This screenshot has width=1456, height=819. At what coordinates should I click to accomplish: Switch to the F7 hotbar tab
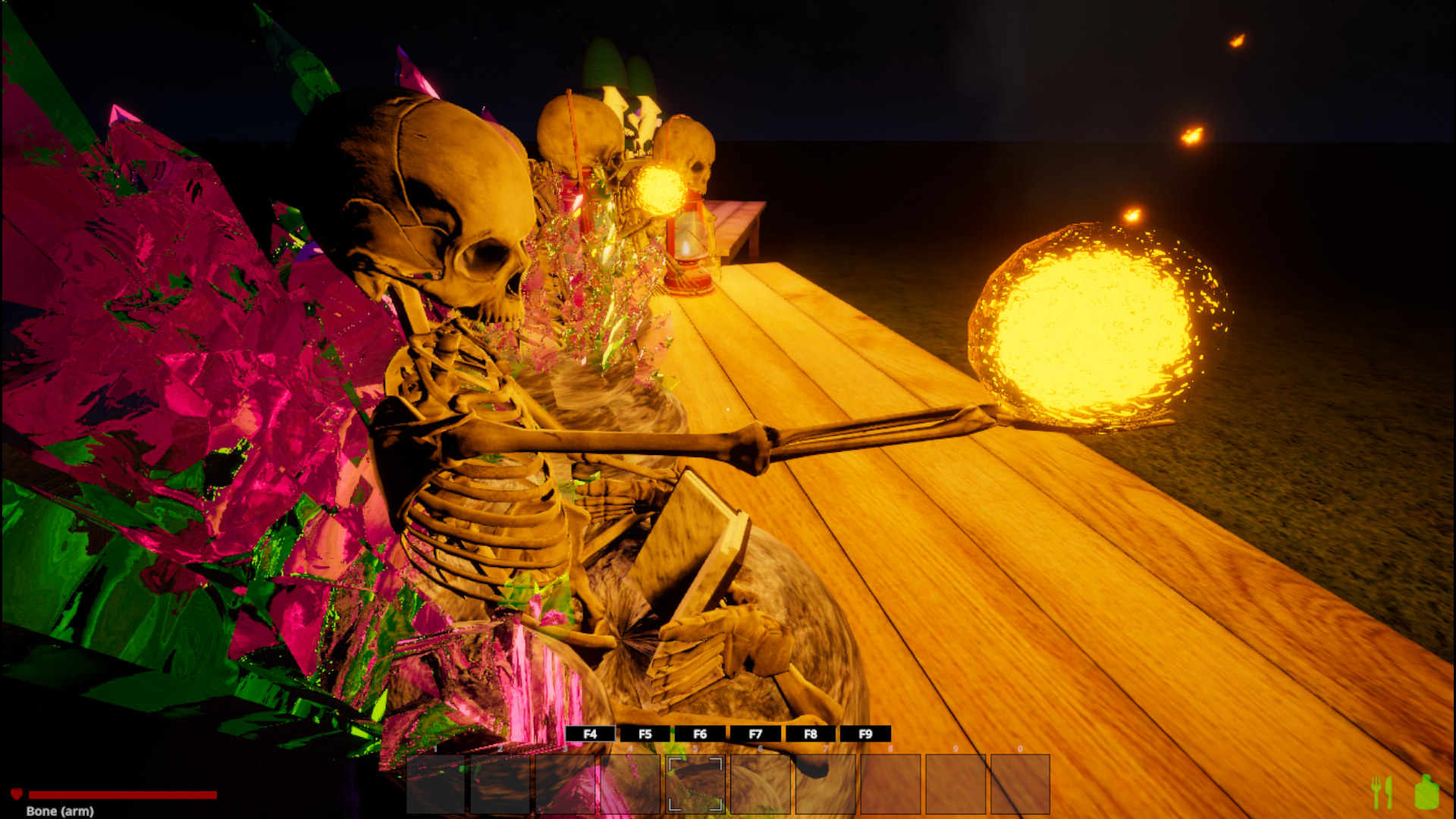[x=755, y=733]
